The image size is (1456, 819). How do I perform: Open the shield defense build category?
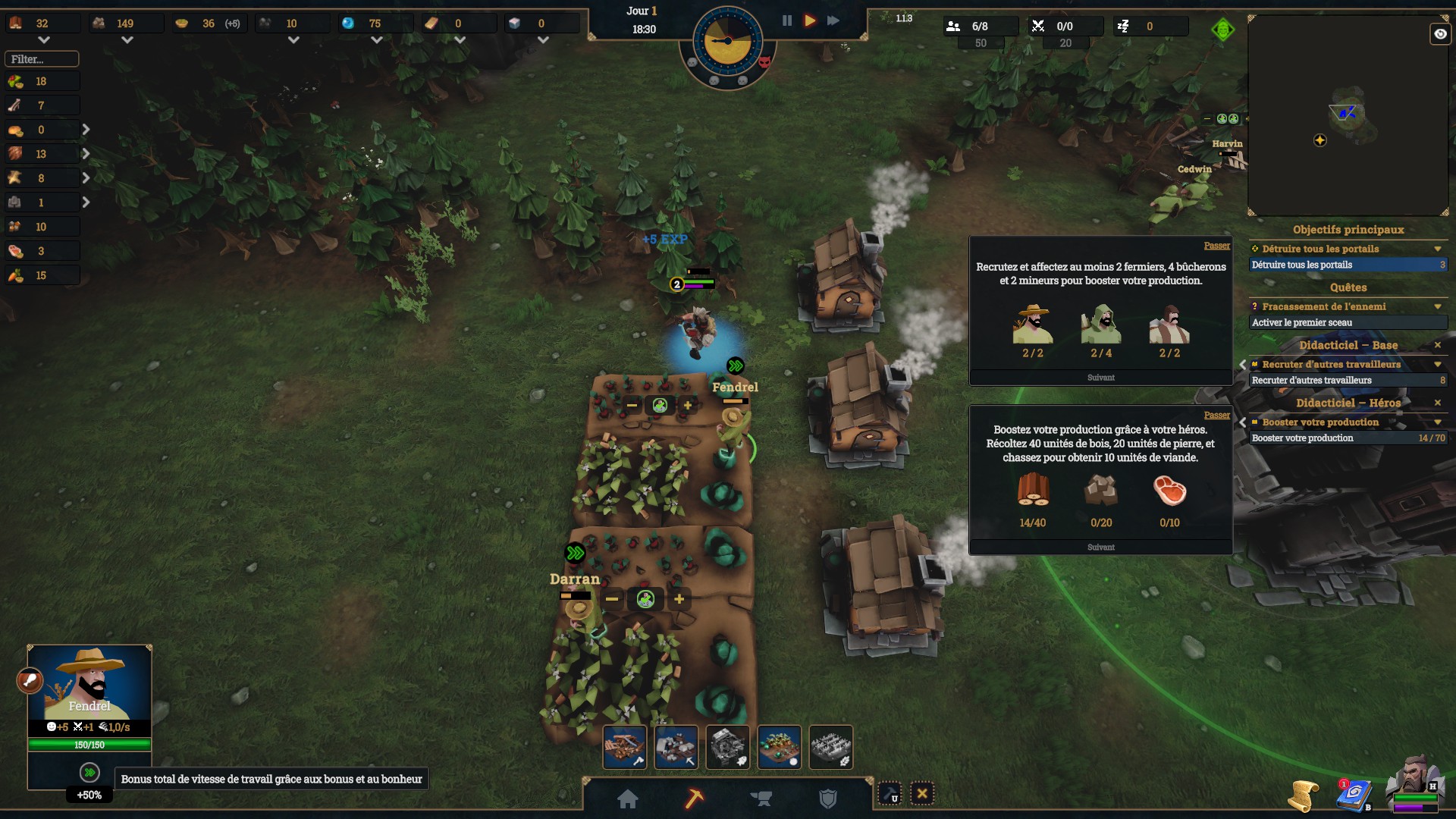click(x=828, y=799)
